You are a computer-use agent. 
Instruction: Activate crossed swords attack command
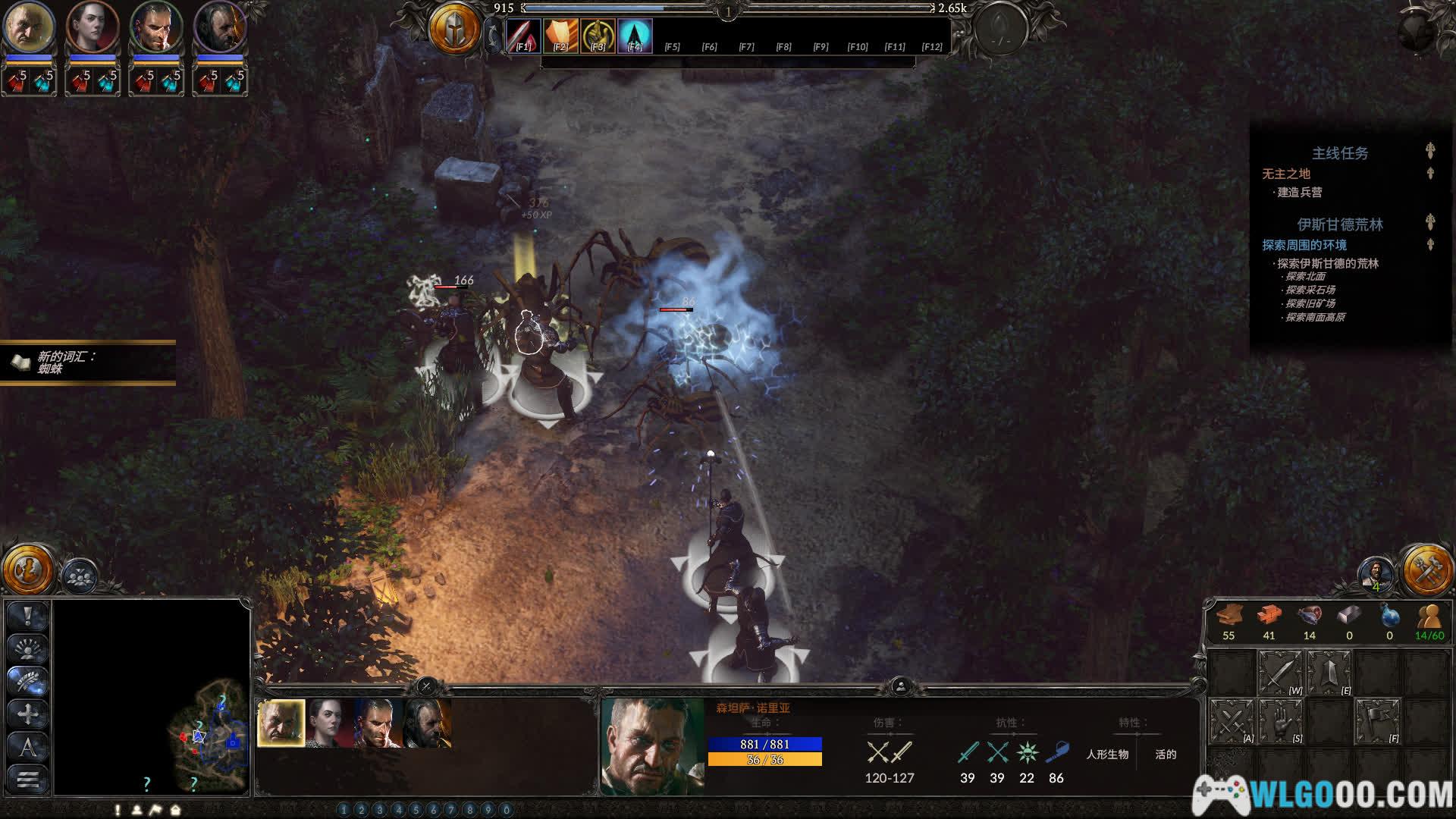1232,721
